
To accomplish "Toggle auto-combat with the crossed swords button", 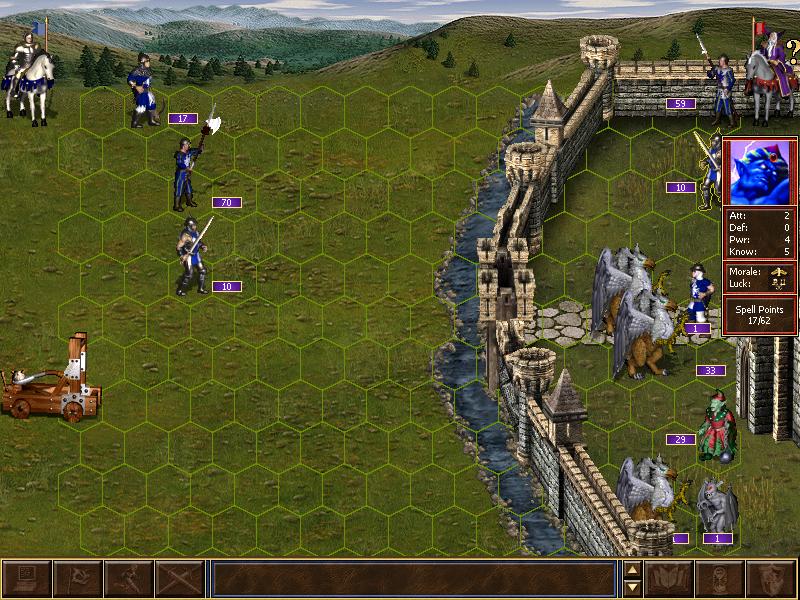I will (180, 579).
